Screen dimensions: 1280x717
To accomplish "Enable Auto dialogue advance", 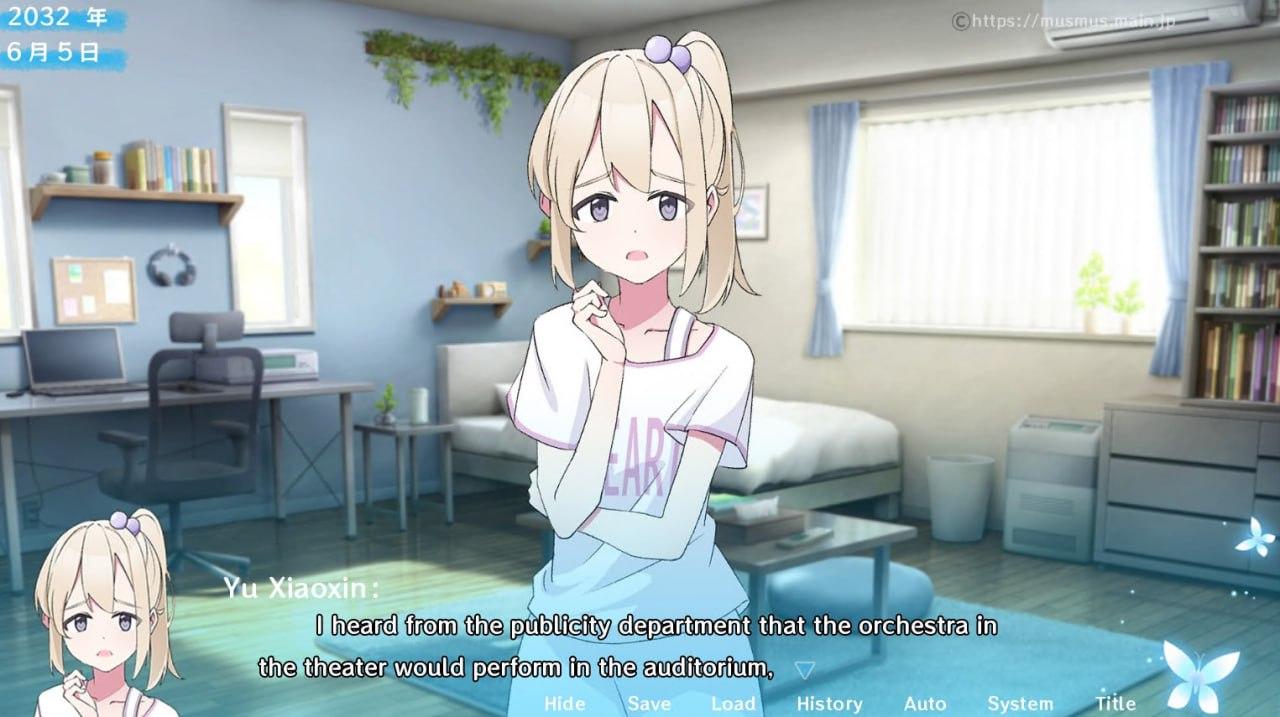I will (x=925, y=704).
